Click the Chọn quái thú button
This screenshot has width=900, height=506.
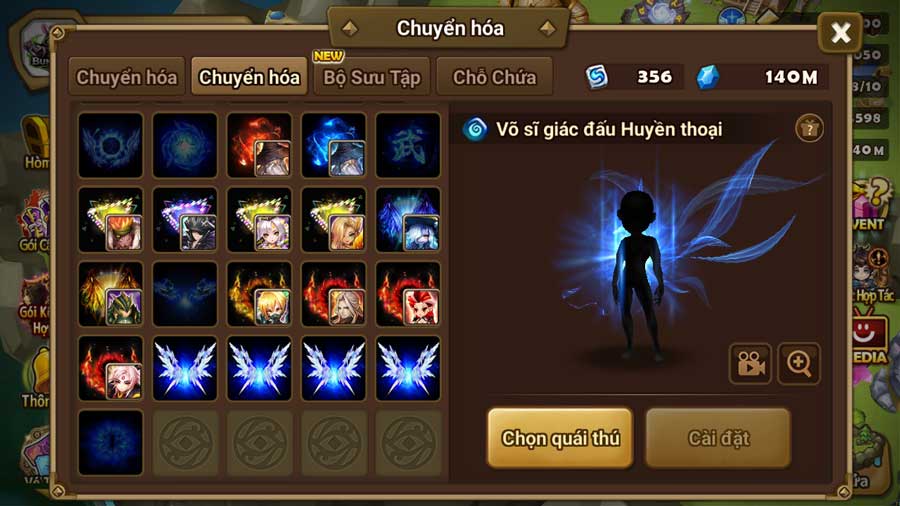[560, 437]
